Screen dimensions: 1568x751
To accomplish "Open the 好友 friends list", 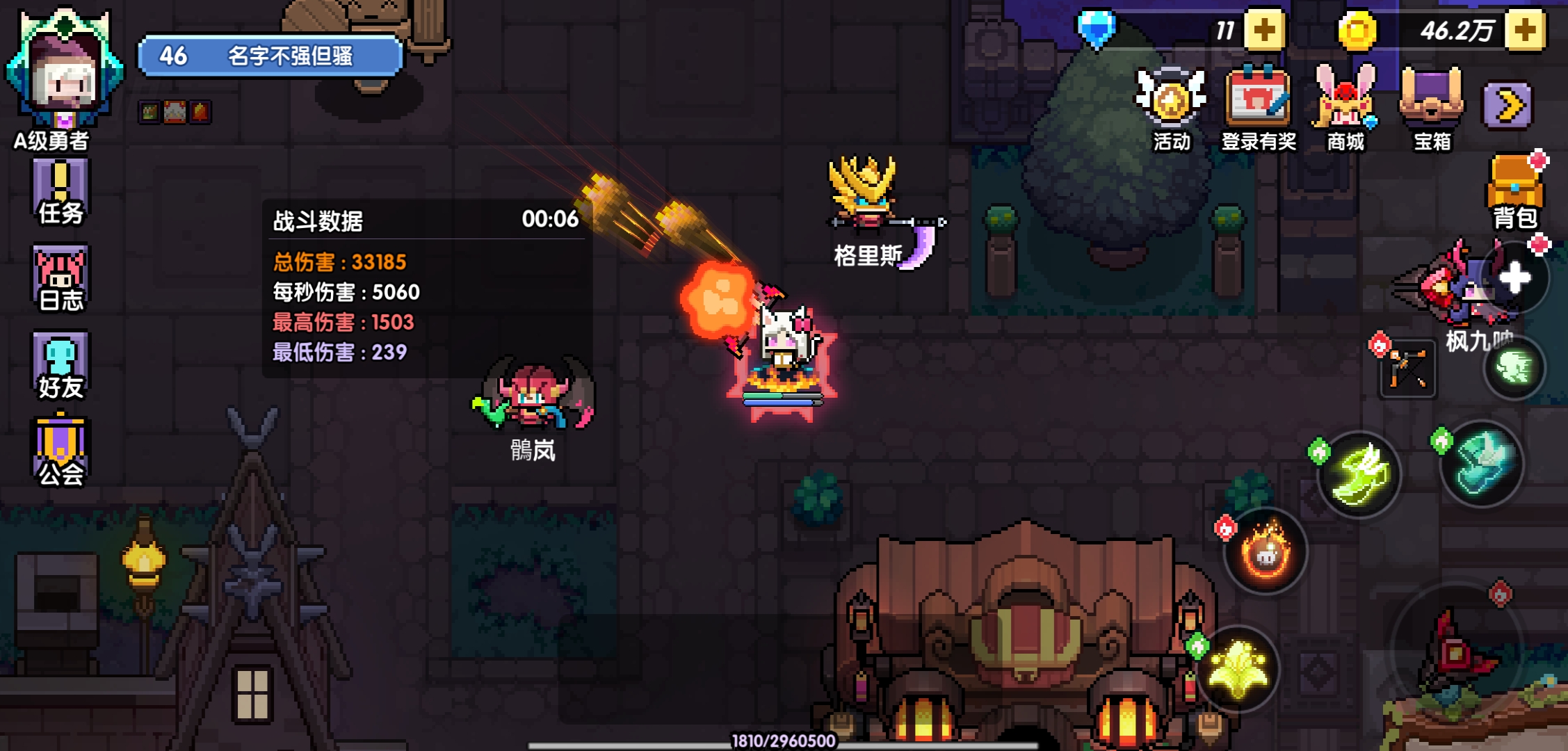I will (60, 365).
